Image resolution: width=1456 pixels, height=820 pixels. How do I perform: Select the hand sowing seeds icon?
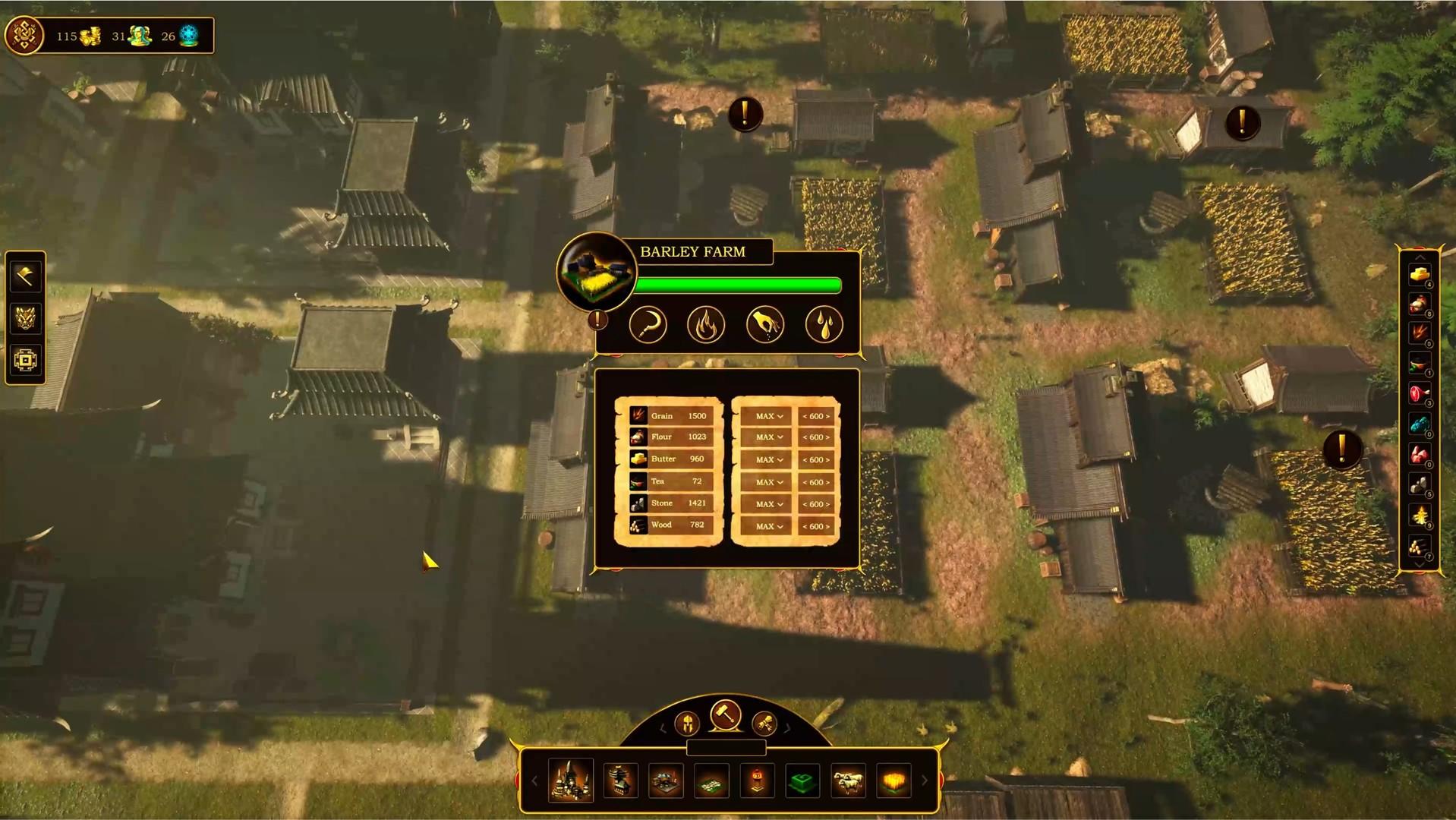(764, 323)
